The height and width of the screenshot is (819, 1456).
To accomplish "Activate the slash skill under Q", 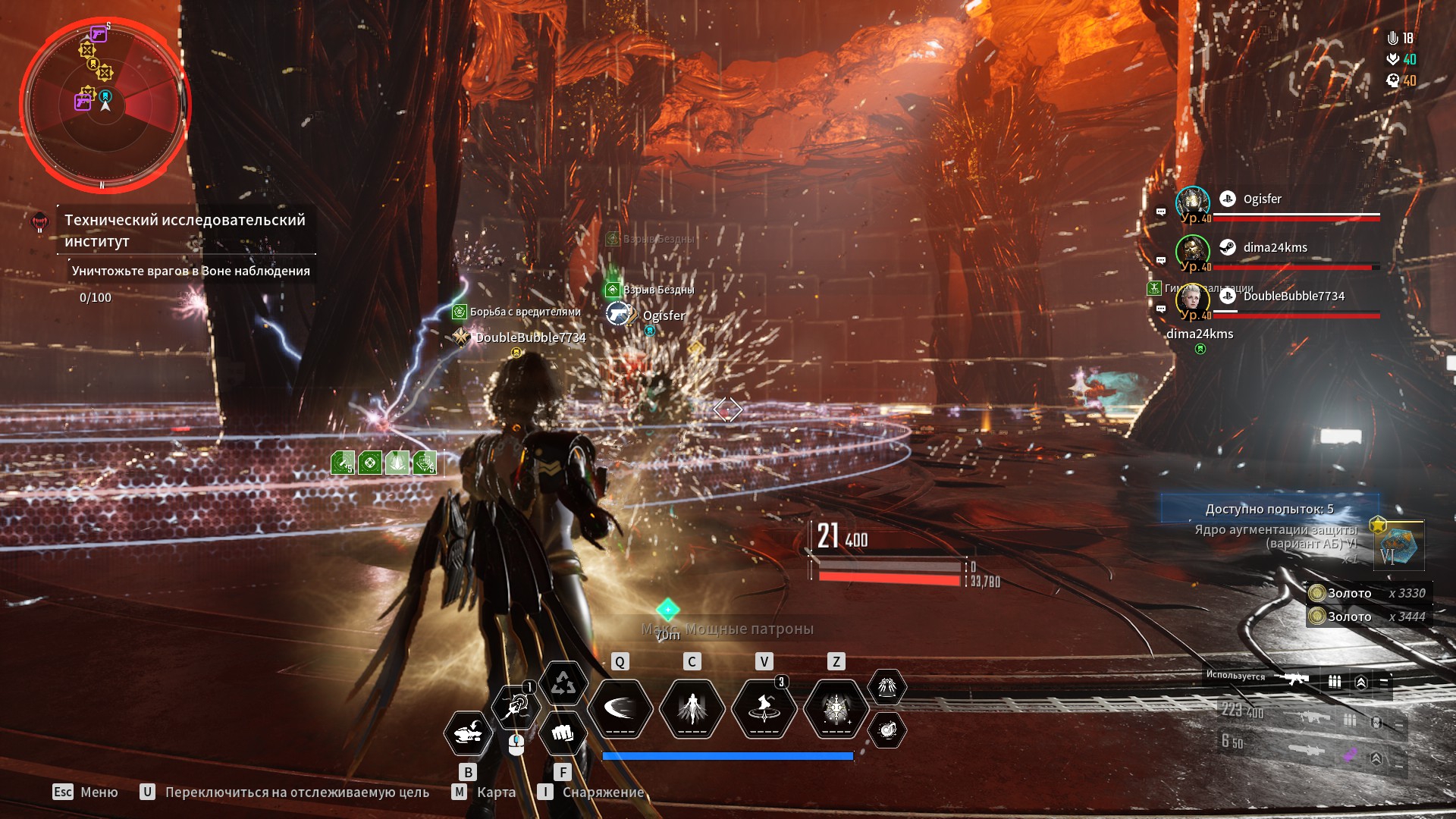I will click(620, 709).
